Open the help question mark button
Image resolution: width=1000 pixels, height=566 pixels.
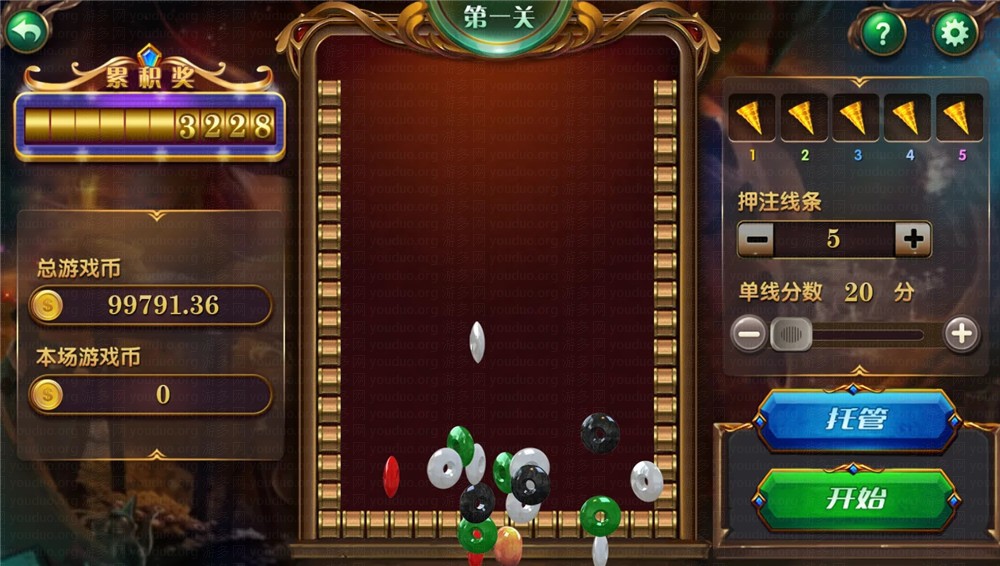pos(883,34)
